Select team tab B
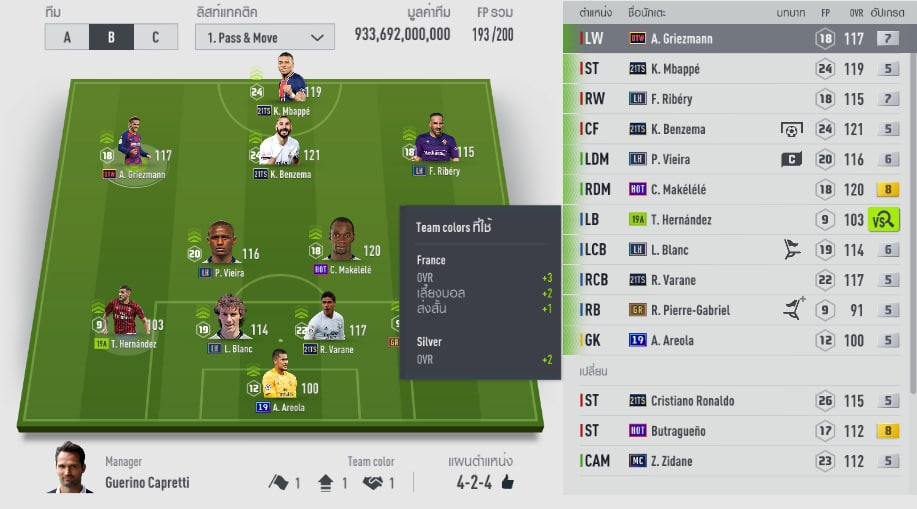 point(110,37)
